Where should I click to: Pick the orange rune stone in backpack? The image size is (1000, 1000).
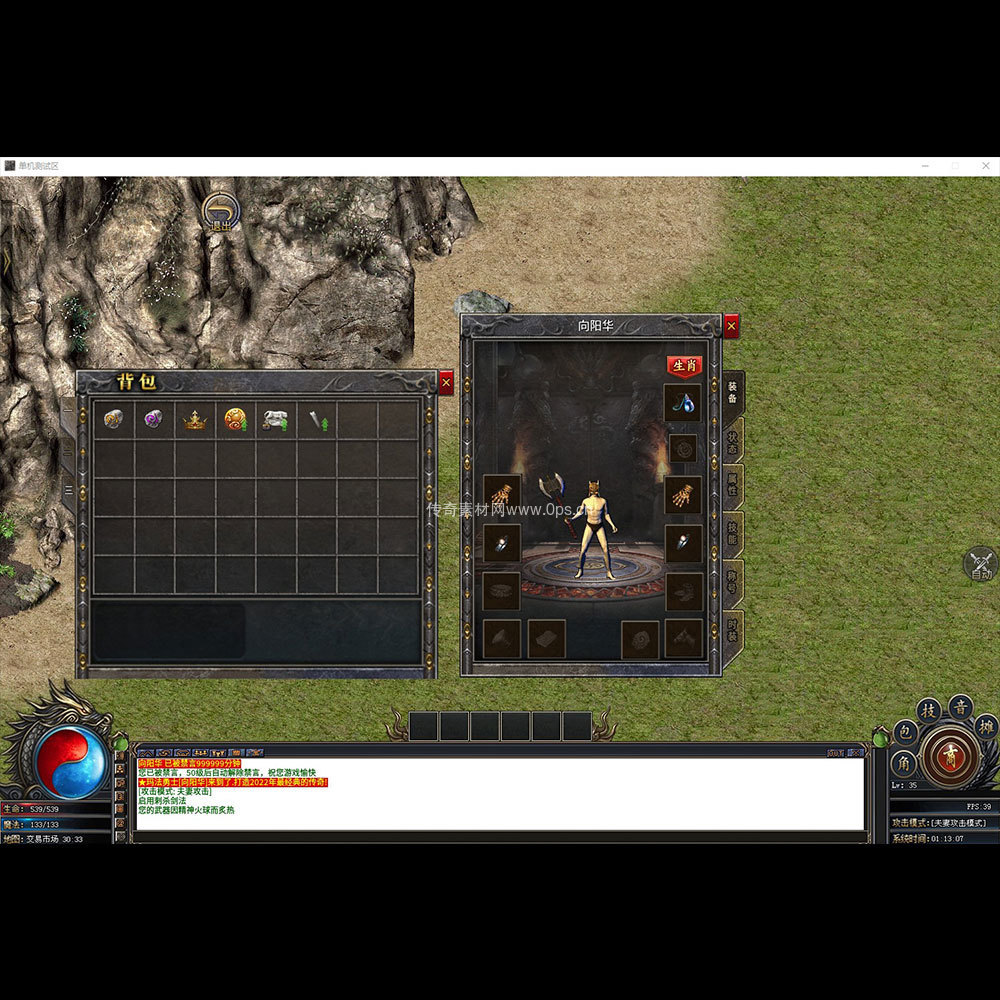point(113,420)
